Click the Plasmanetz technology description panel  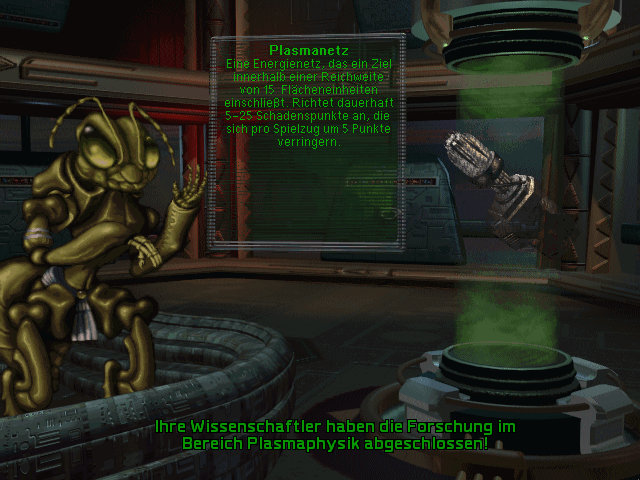[x=308, y=140]
